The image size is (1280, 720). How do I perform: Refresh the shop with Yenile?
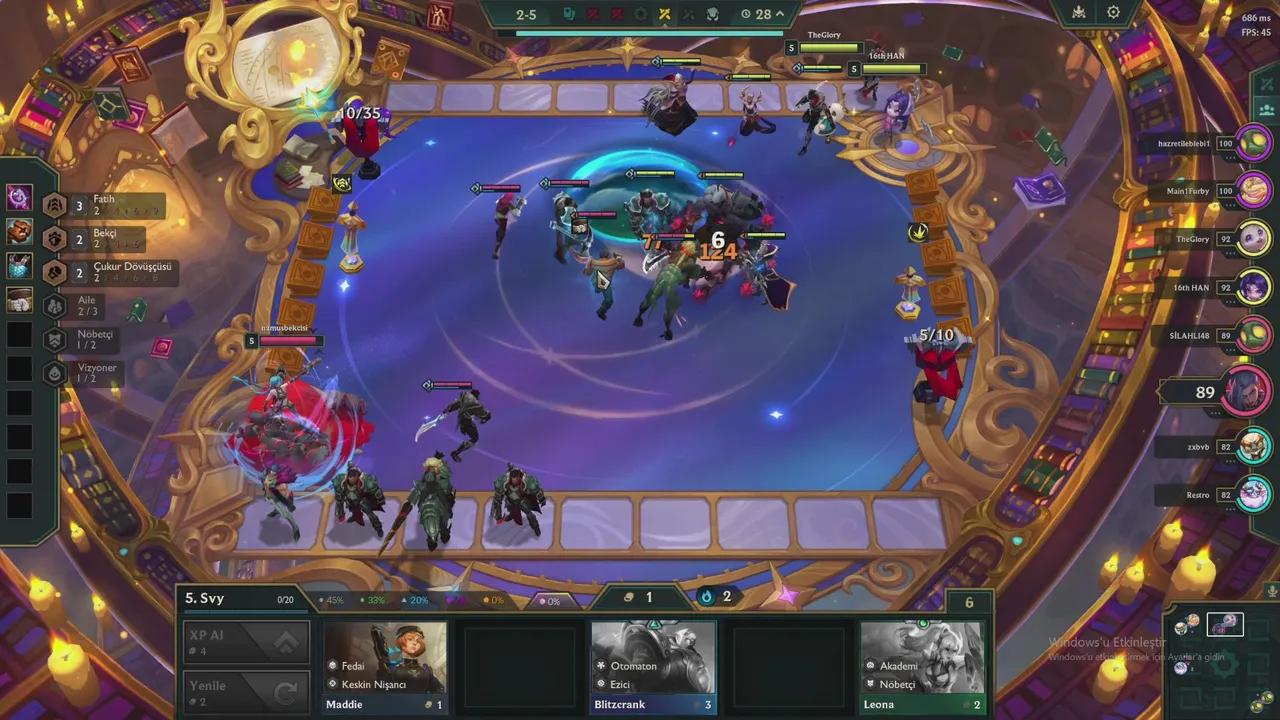(246, 692)
